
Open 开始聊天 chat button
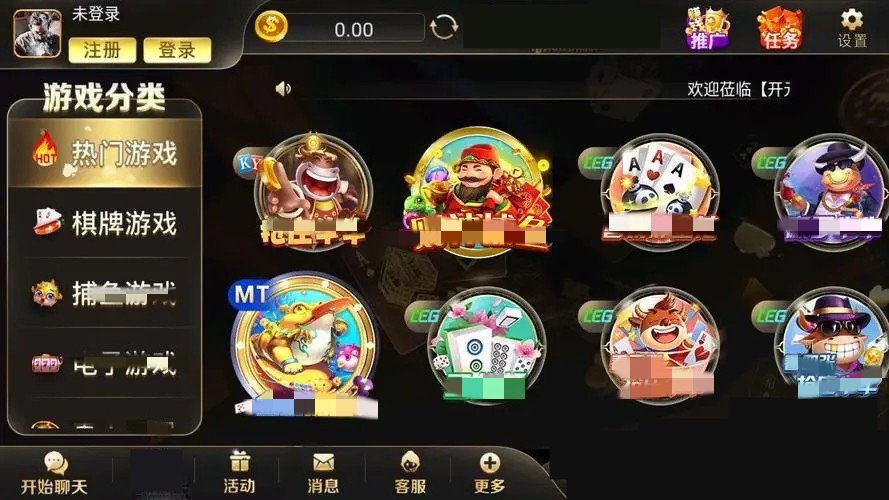(x=55, y=473)
